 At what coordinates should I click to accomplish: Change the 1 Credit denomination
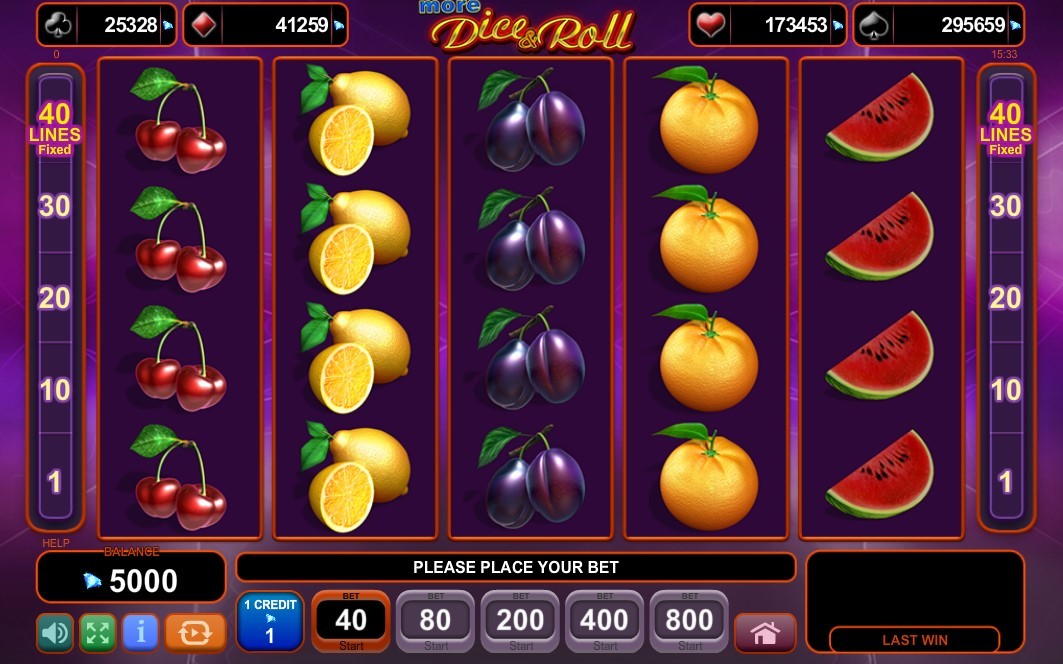[x=269, y=622]
